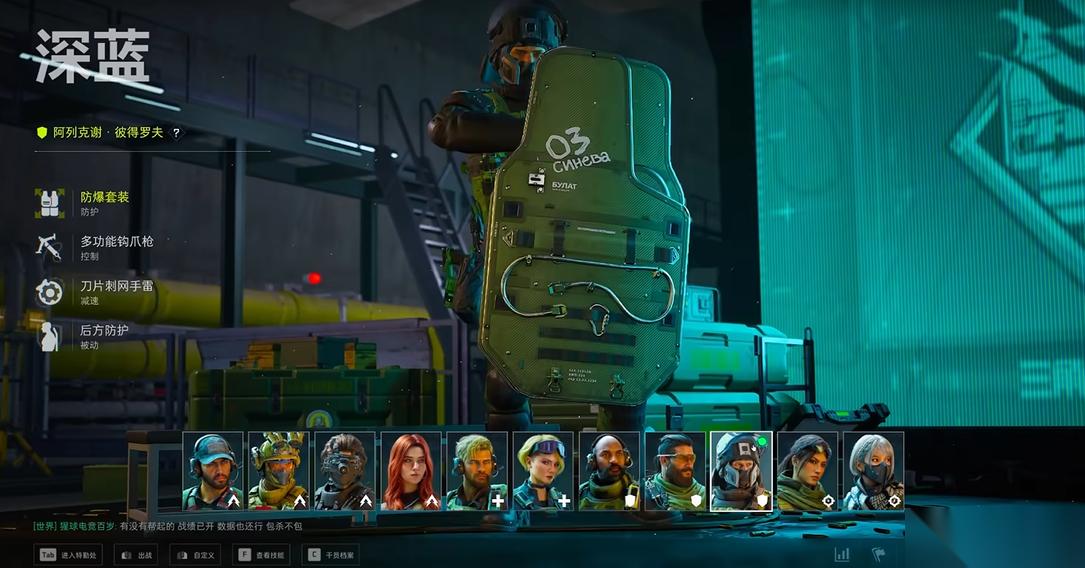Click the highlighted helmeted 深蓝 operator portrait
This screenshot has width=1085, height=568.
[x=741, y=471]
